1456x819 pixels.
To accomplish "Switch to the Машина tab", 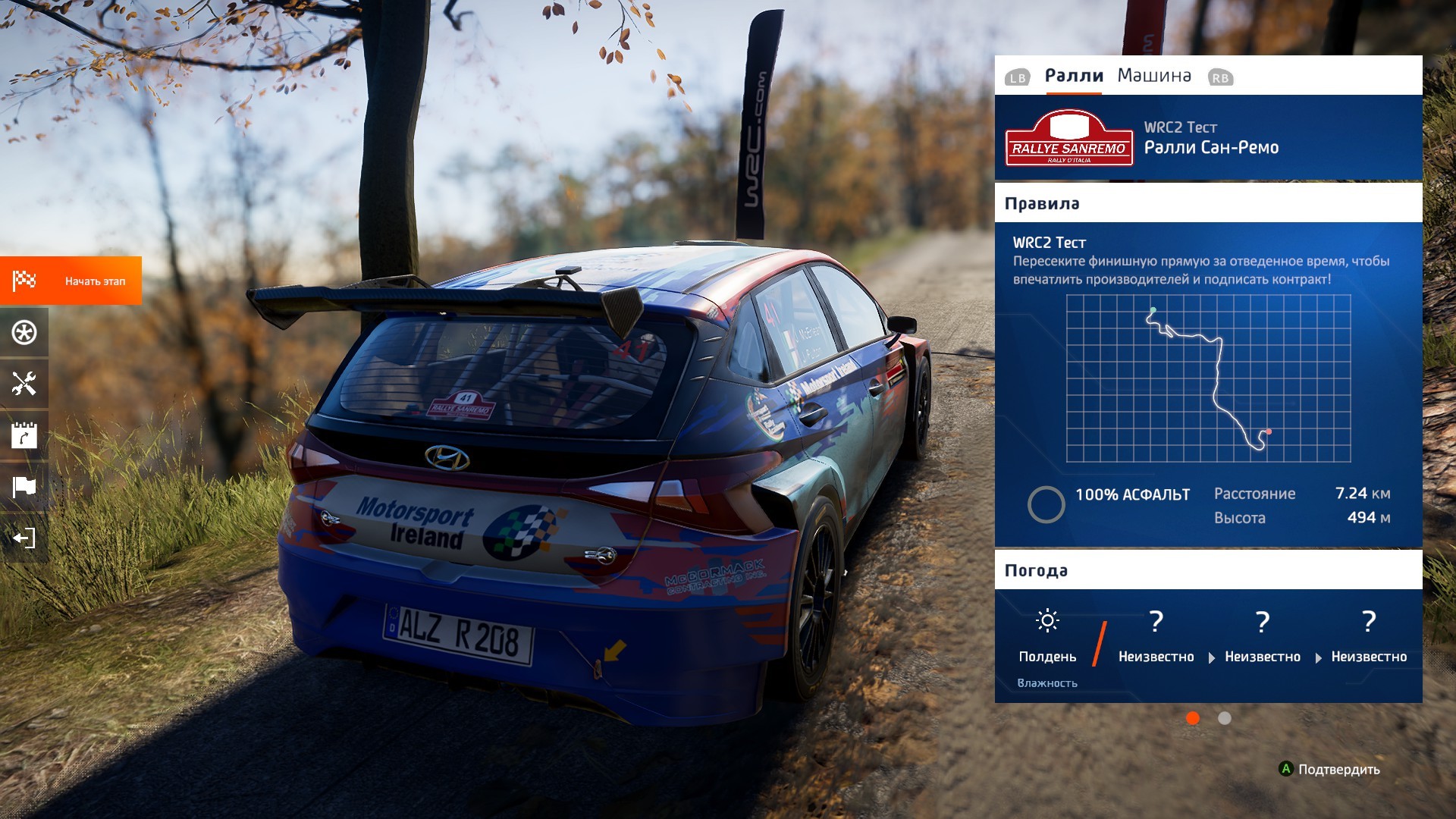I will (1153, 76).
